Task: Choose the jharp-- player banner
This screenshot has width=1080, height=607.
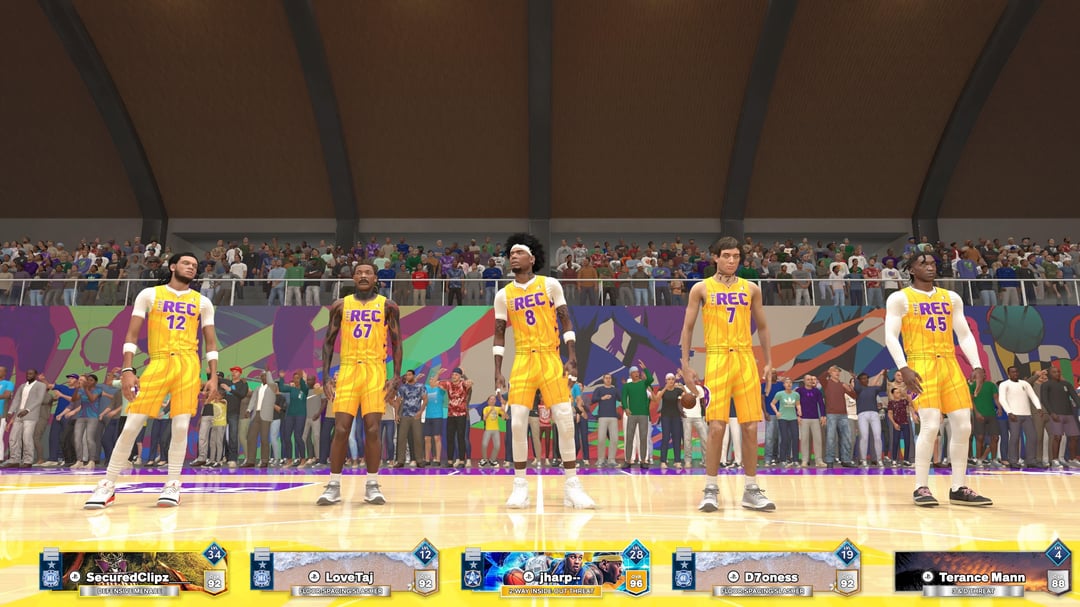Action: coord(554,572)
